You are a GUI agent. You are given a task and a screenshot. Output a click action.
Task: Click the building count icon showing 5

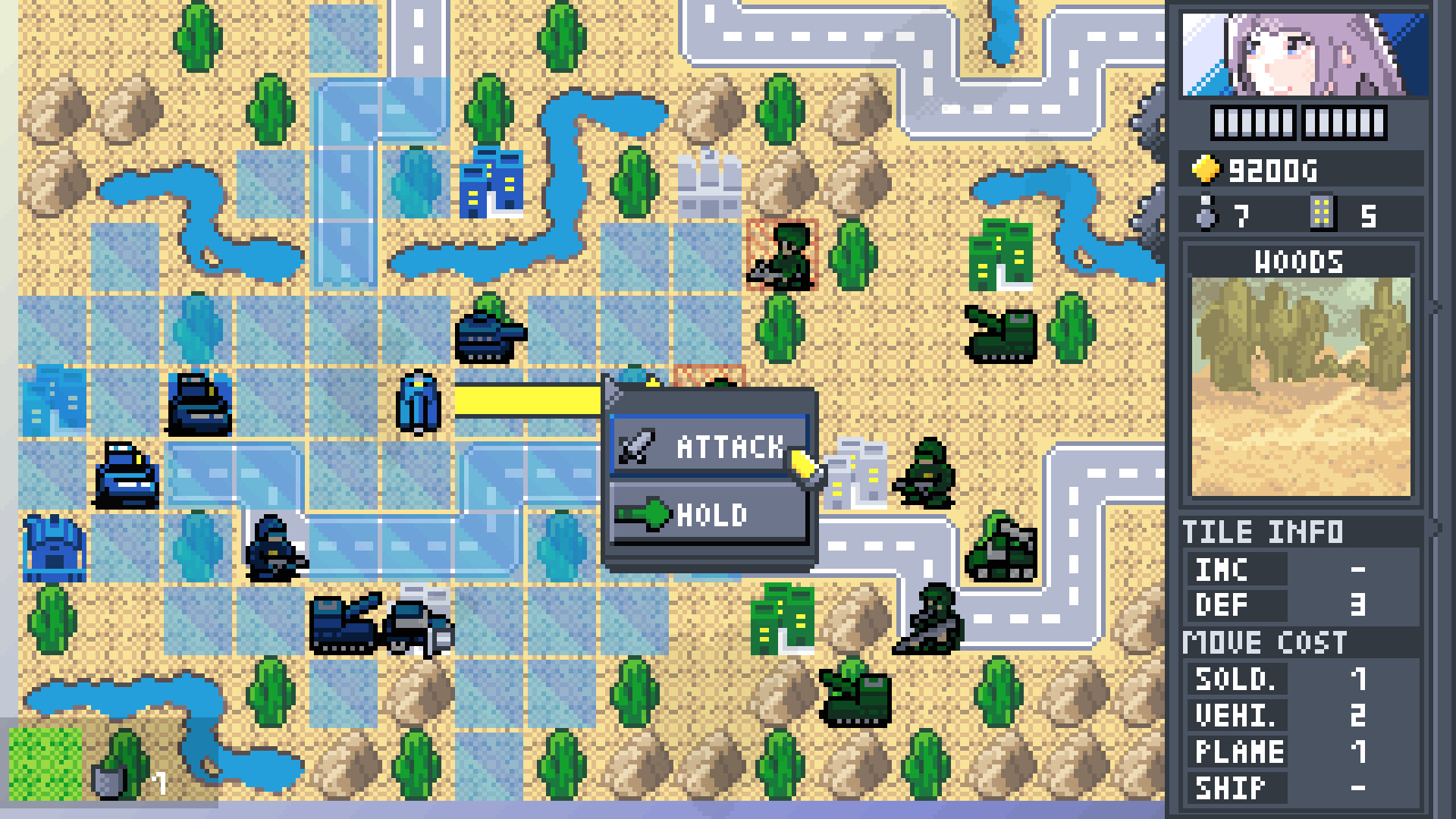(x=1323, y=212)
